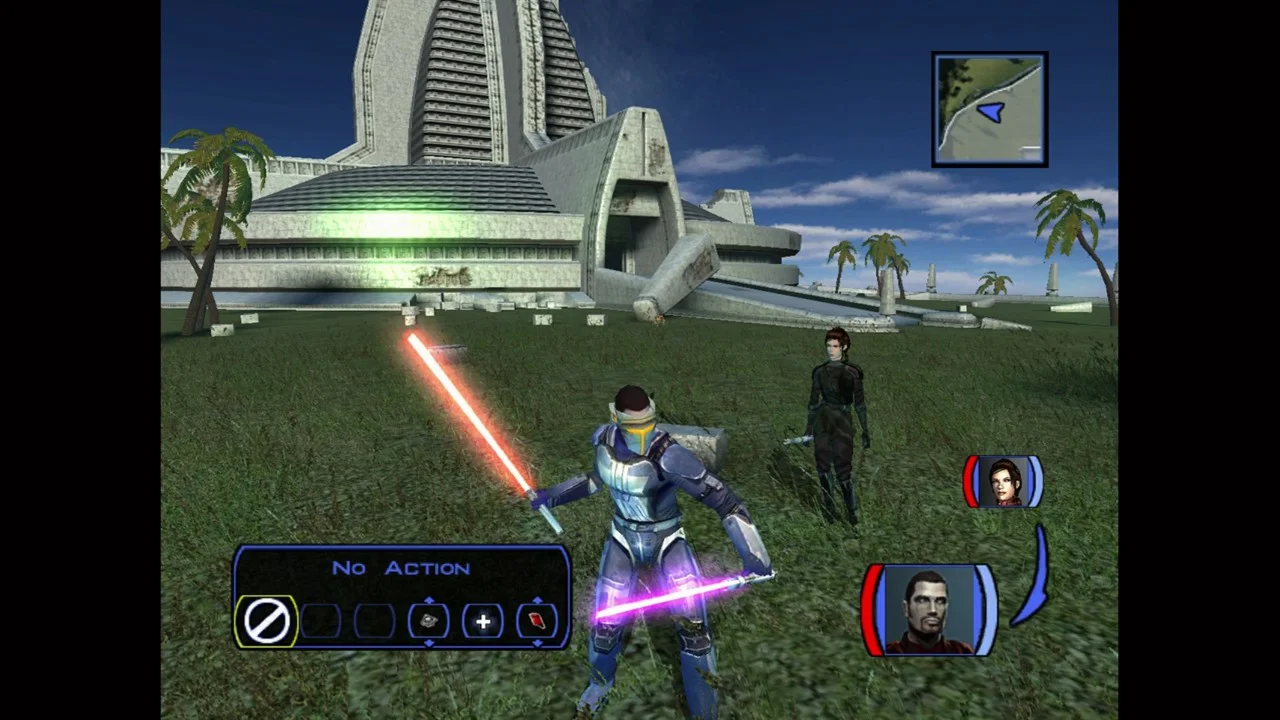The width and height of the screenshot is (1280, 720).
Task: Select the female companion portrait
Action: 1003,482
